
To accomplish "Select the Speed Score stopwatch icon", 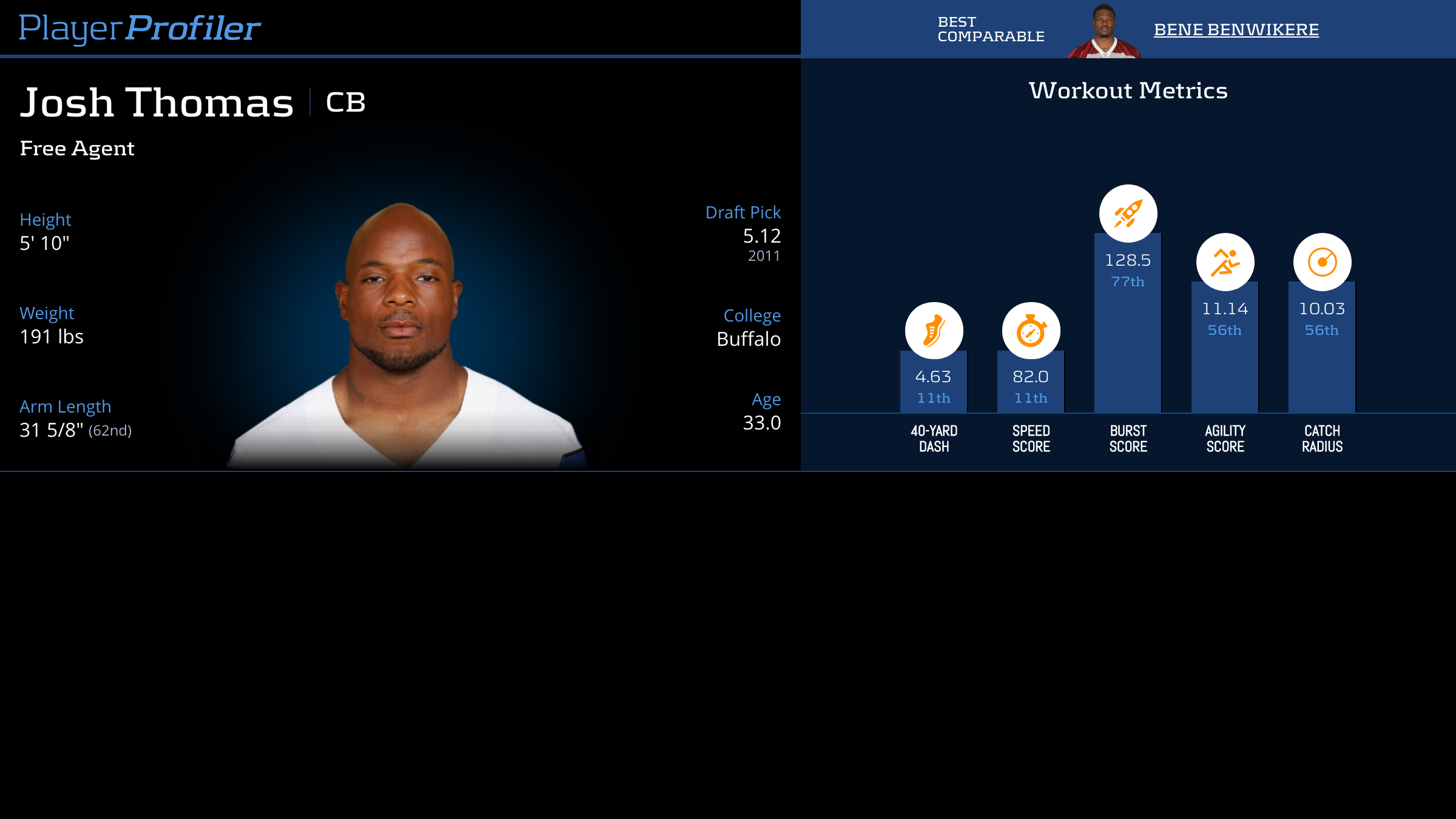I will click(1031, 331).
